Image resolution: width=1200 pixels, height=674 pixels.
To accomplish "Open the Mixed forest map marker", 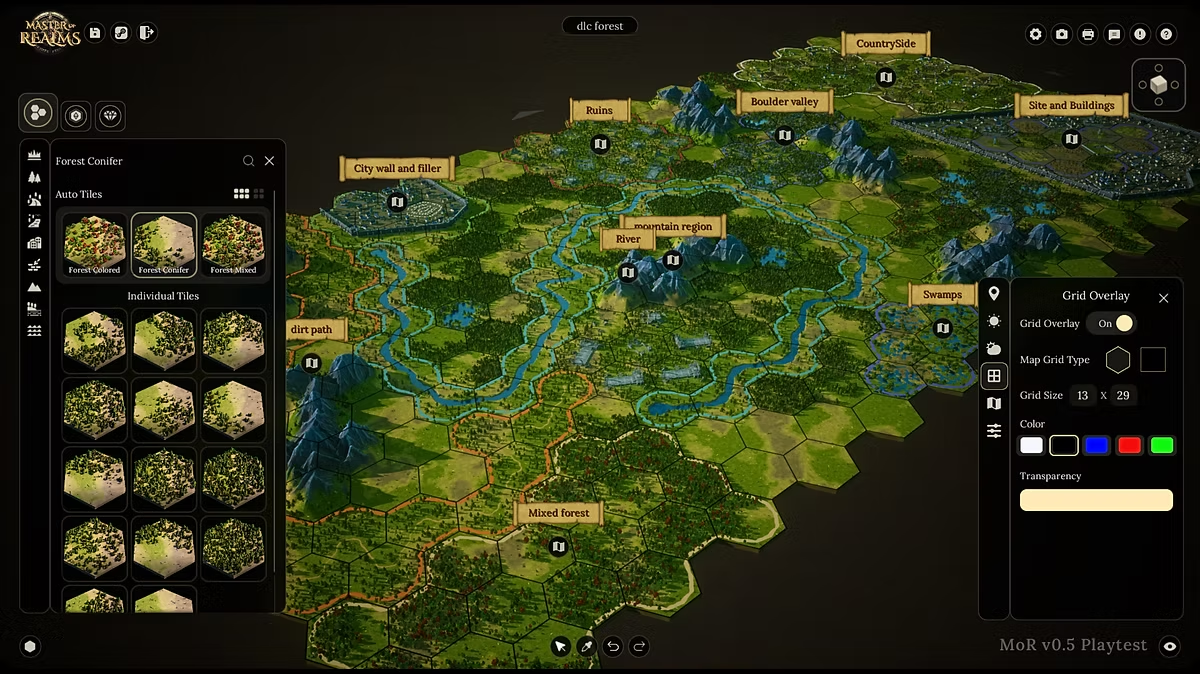I will pos(558,546).
